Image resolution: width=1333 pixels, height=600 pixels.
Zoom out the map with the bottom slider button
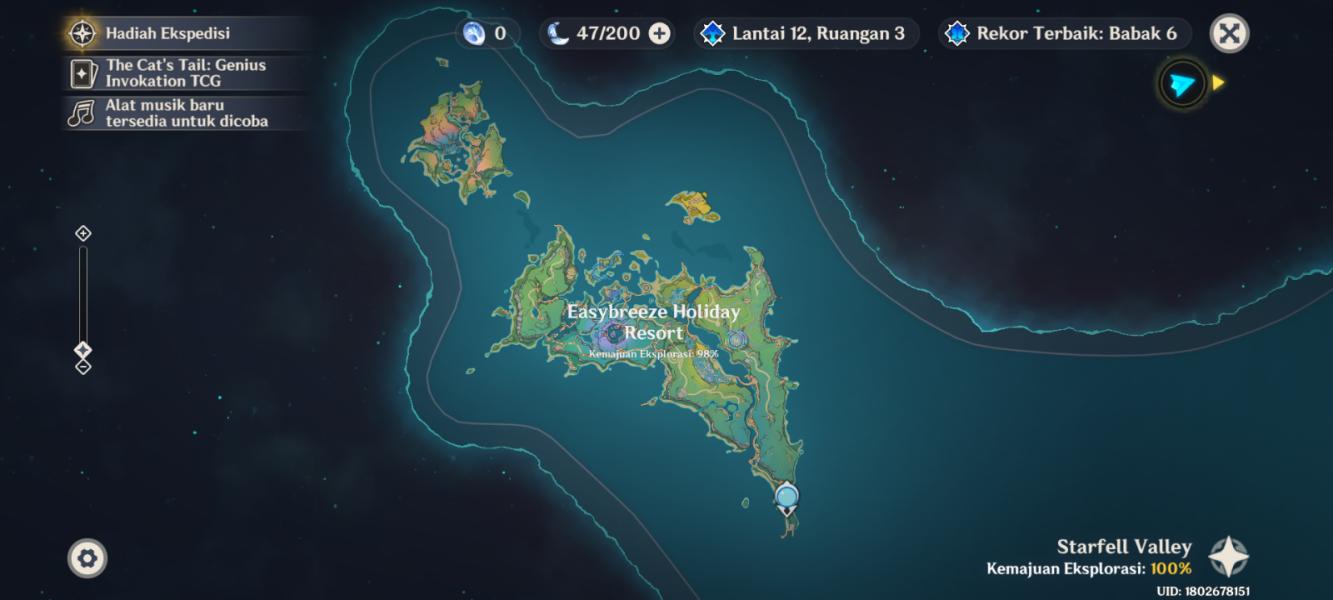[x=83, y=367]
